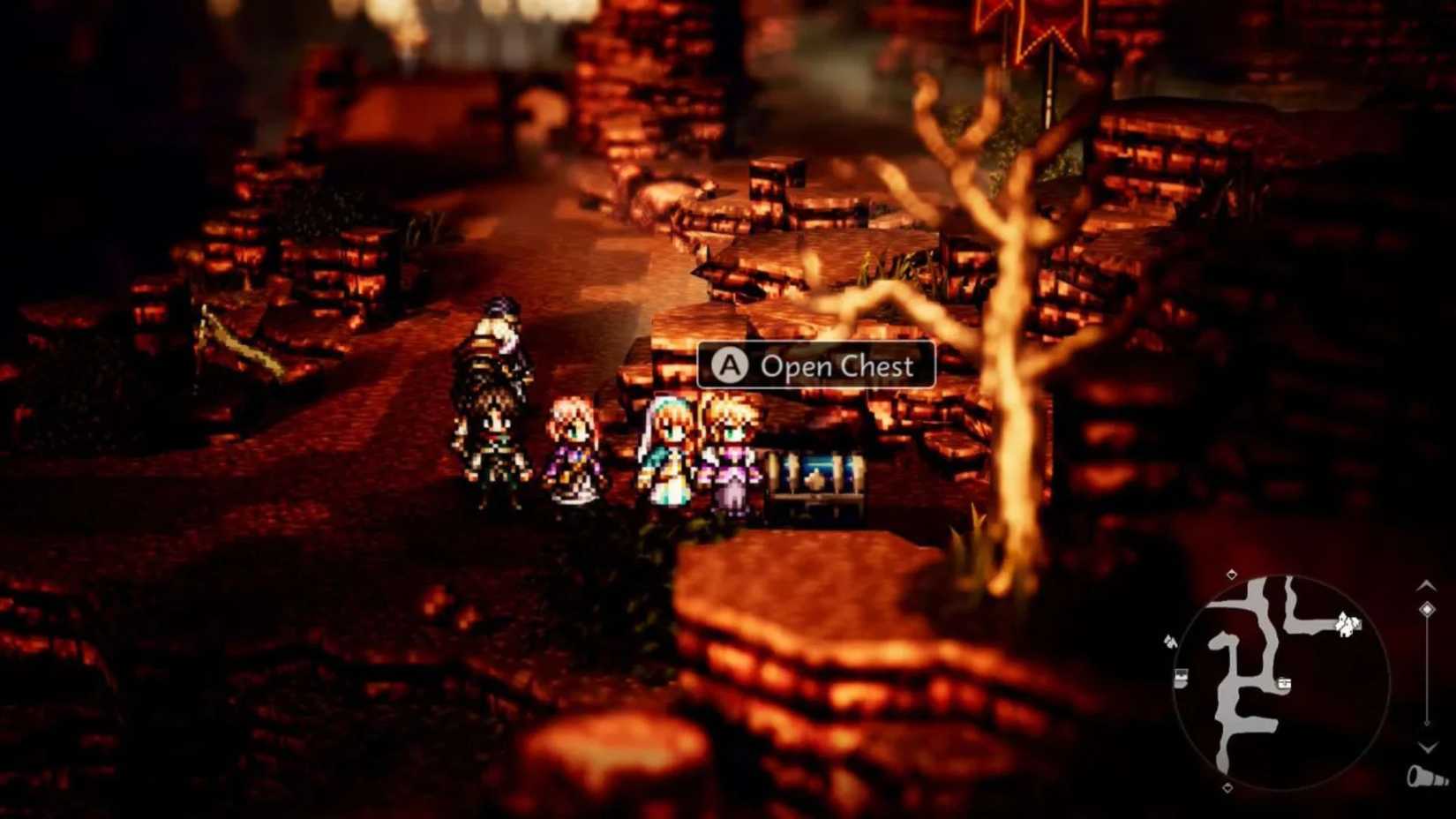
Task: Click the chest icon near the minimap center
Action: [1284, 682]
